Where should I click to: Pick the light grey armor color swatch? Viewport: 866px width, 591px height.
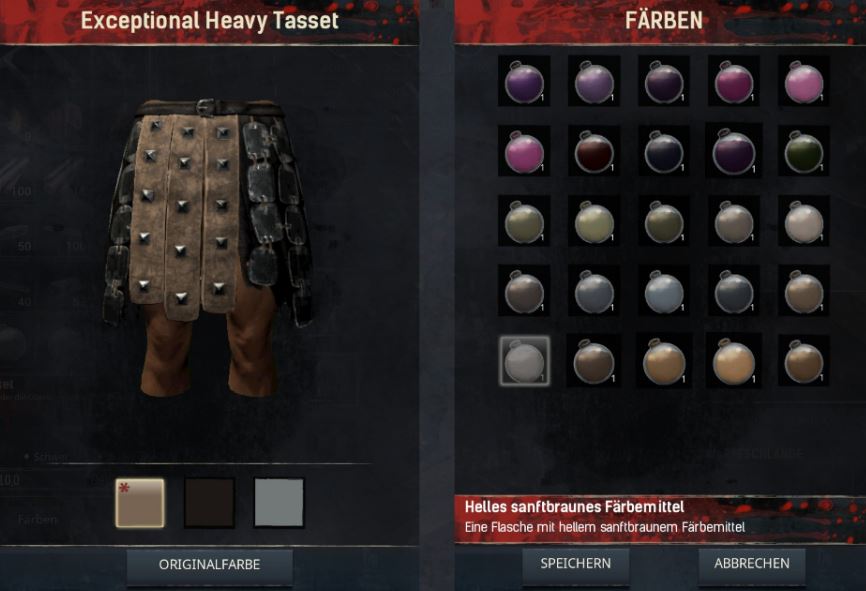[279, 502]
